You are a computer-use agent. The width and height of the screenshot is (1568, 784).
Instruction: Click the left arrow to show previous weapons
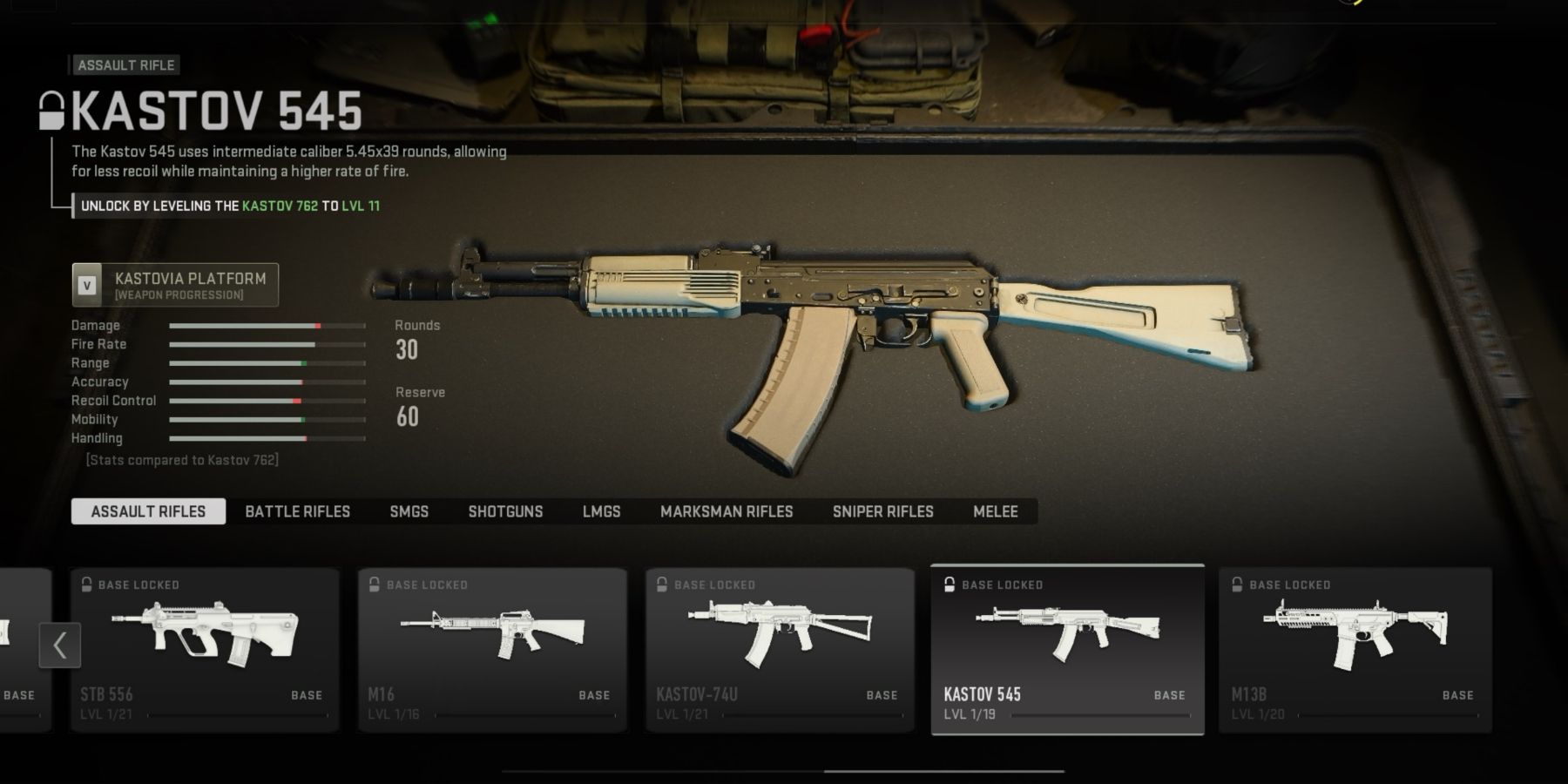click(x=60, y=645)
